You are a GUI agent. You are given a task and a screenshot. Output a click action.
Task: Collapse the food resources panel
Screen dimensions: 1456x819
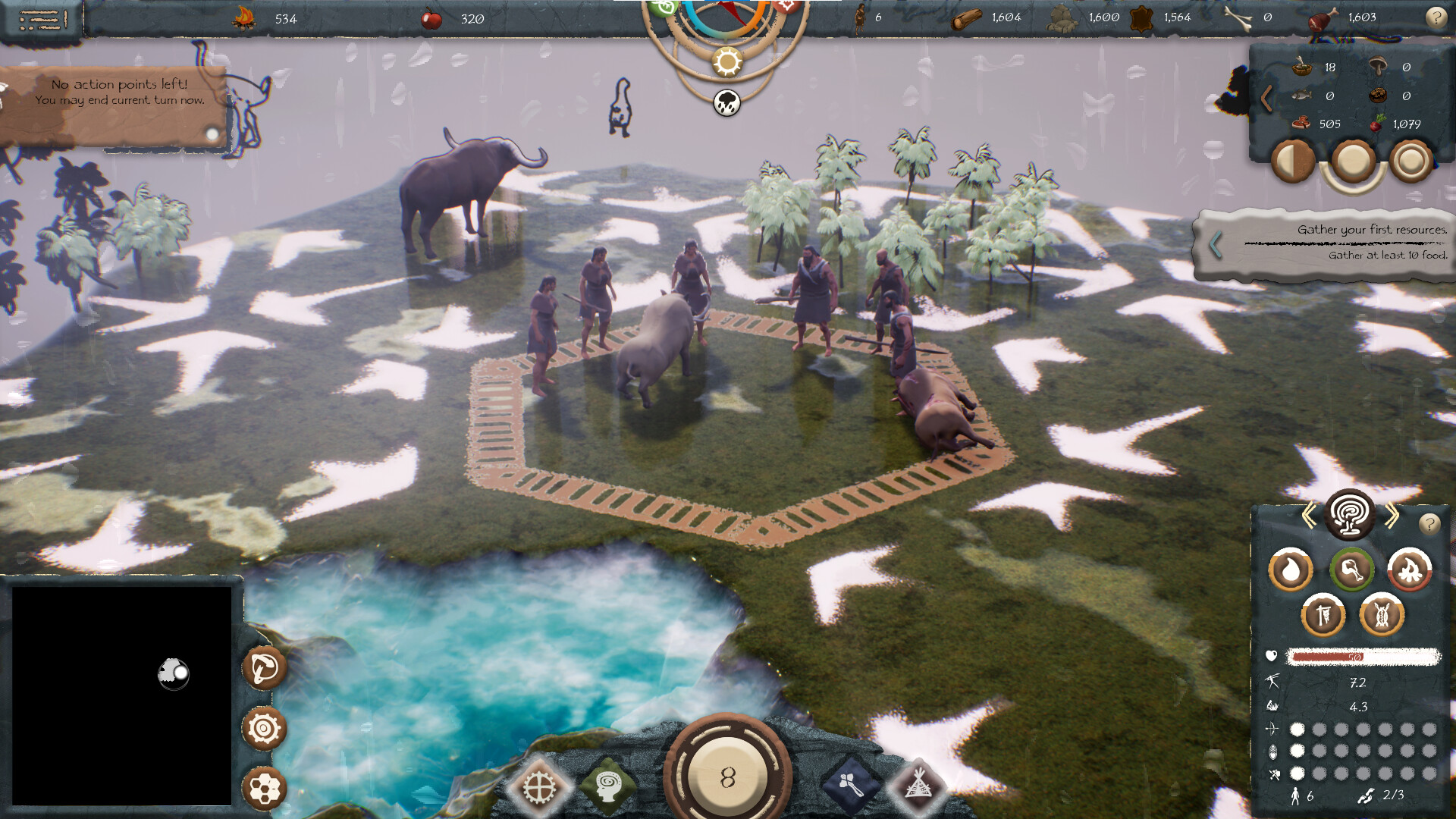pos(1266,97)
